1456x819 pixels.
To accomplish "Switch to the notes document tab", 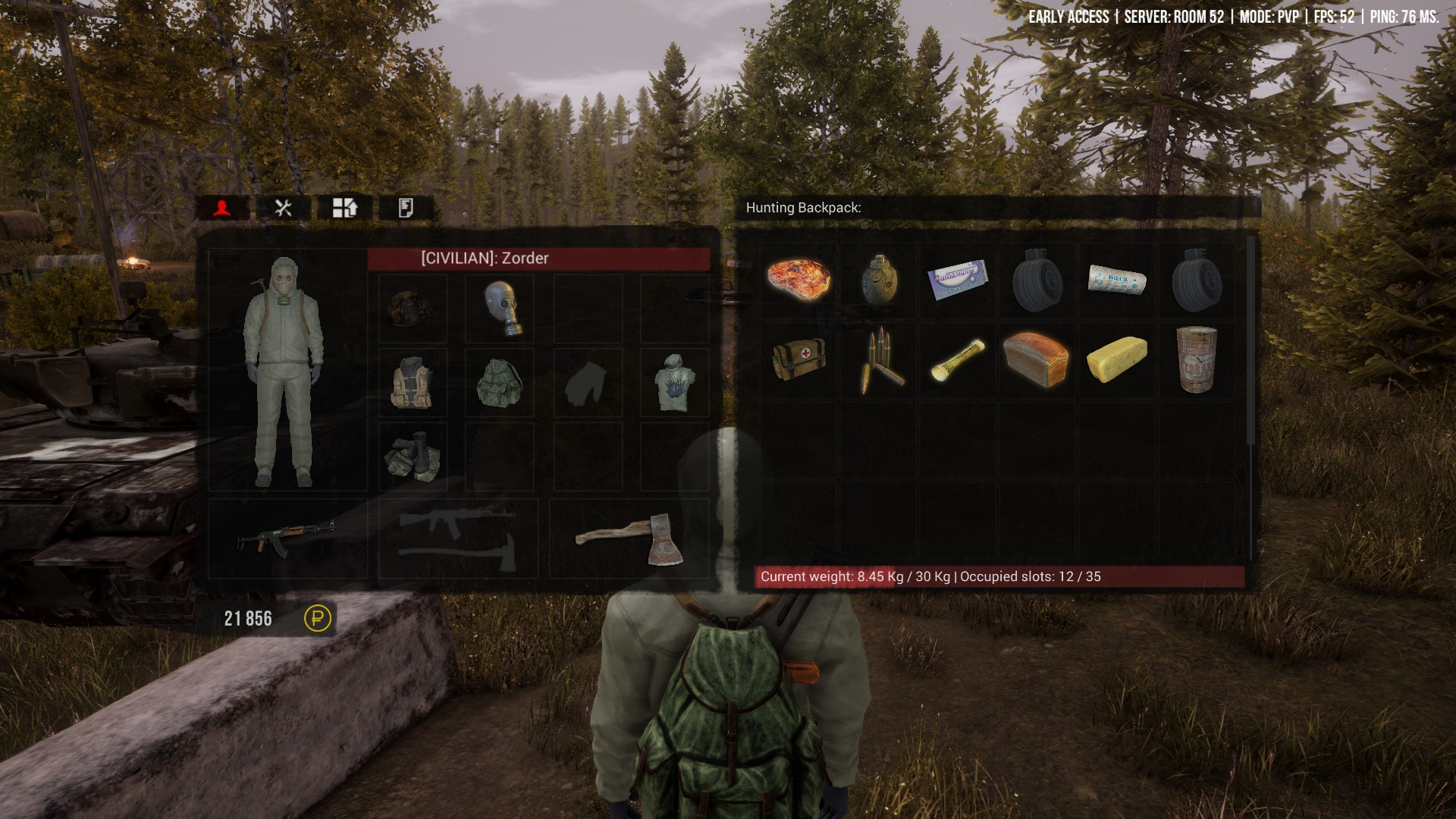I will pyautogui.click(x=406, y=208).
